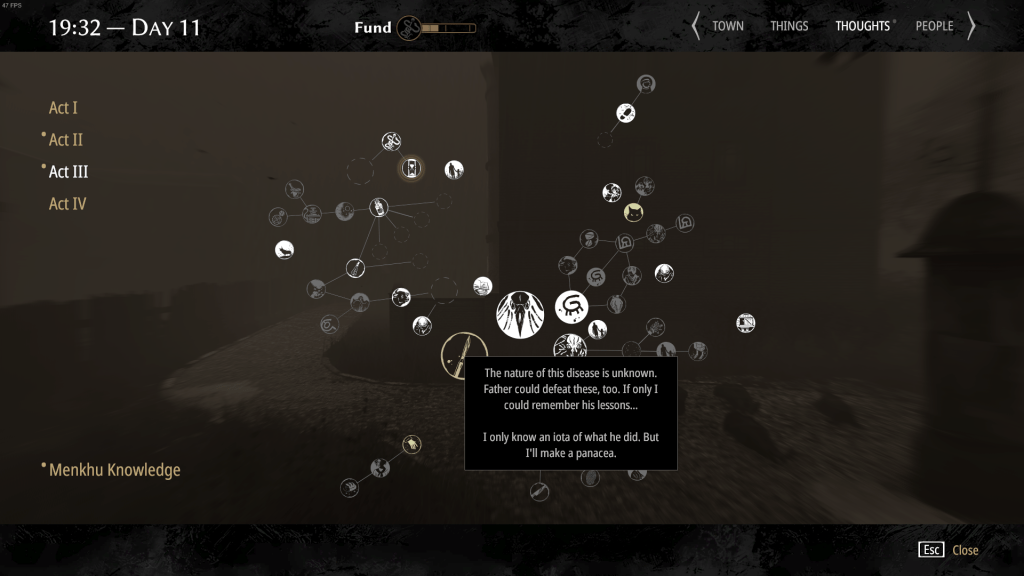
Task: Switch to the Town tab
Action: coord(727,26)
